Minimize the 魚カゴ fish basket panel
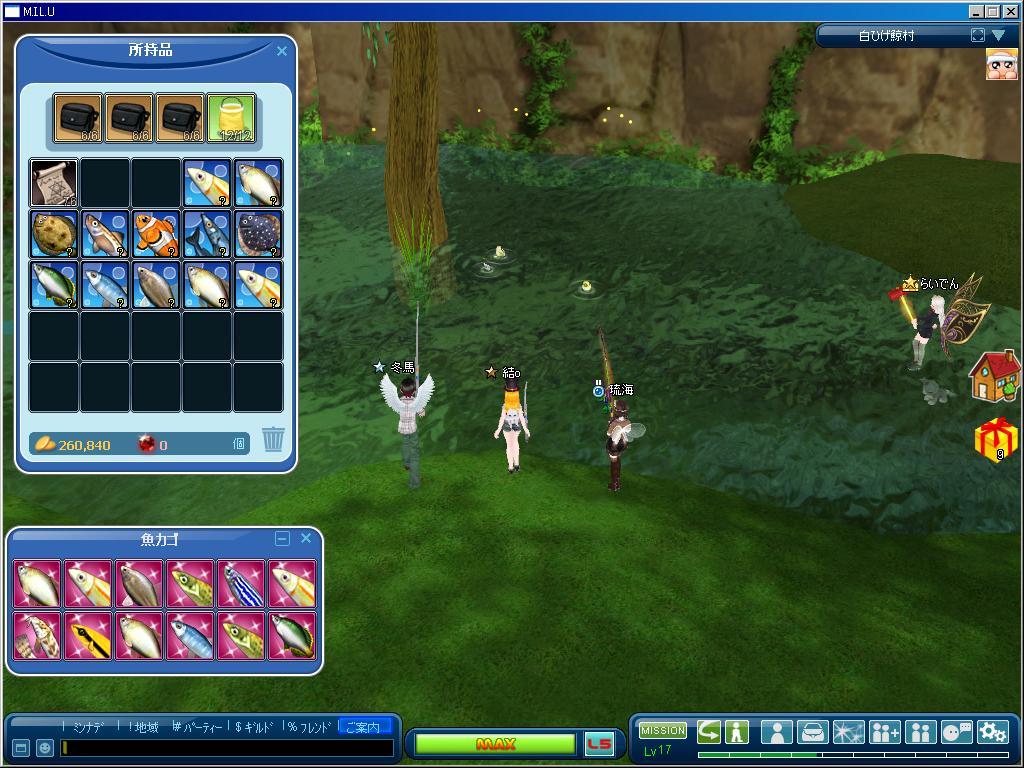Viewport: 1024px width, 768px height. tap(282, 539)
